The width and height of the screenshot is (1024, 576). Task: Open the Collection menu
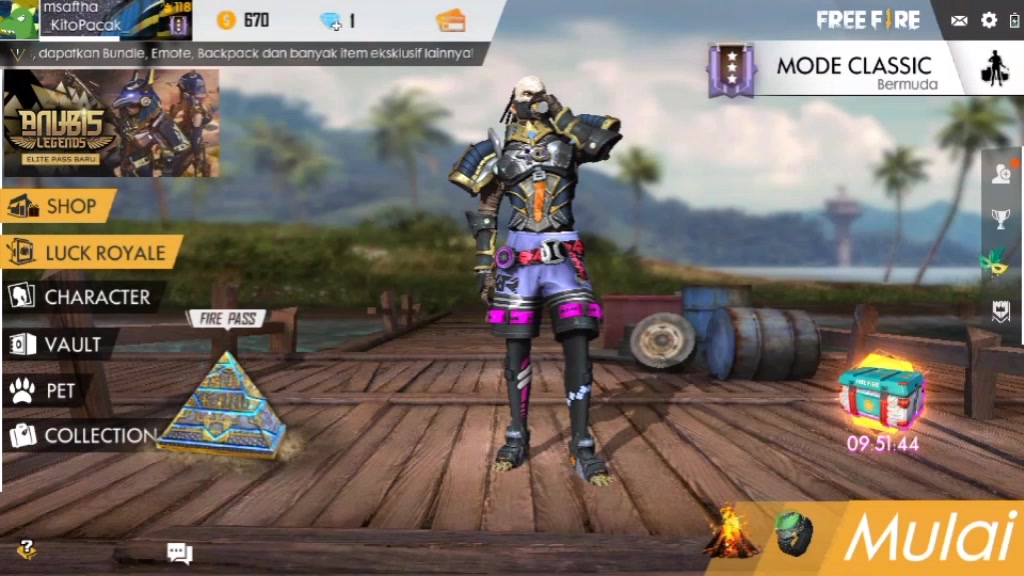pos(82,435)
